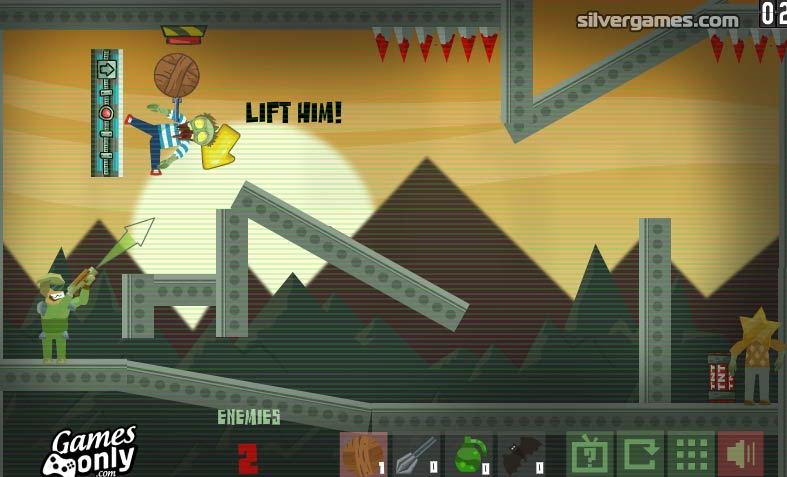This screenshot has width=787, height=477.
Task: Open the level select grid
Action: click(690, 454)
